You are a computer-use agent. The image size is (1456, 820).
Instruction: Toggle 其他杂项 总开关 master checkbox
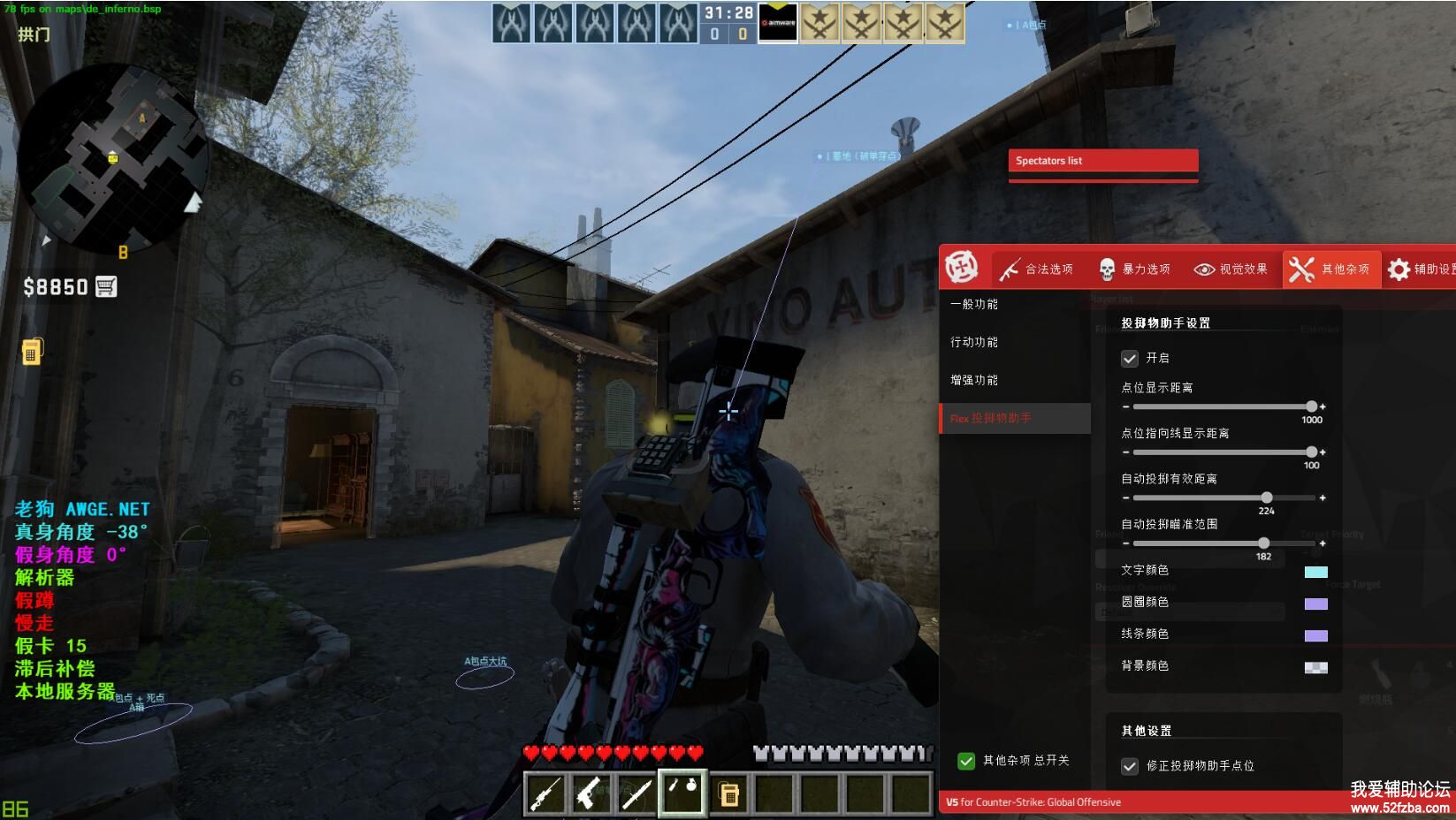(966, 761)
